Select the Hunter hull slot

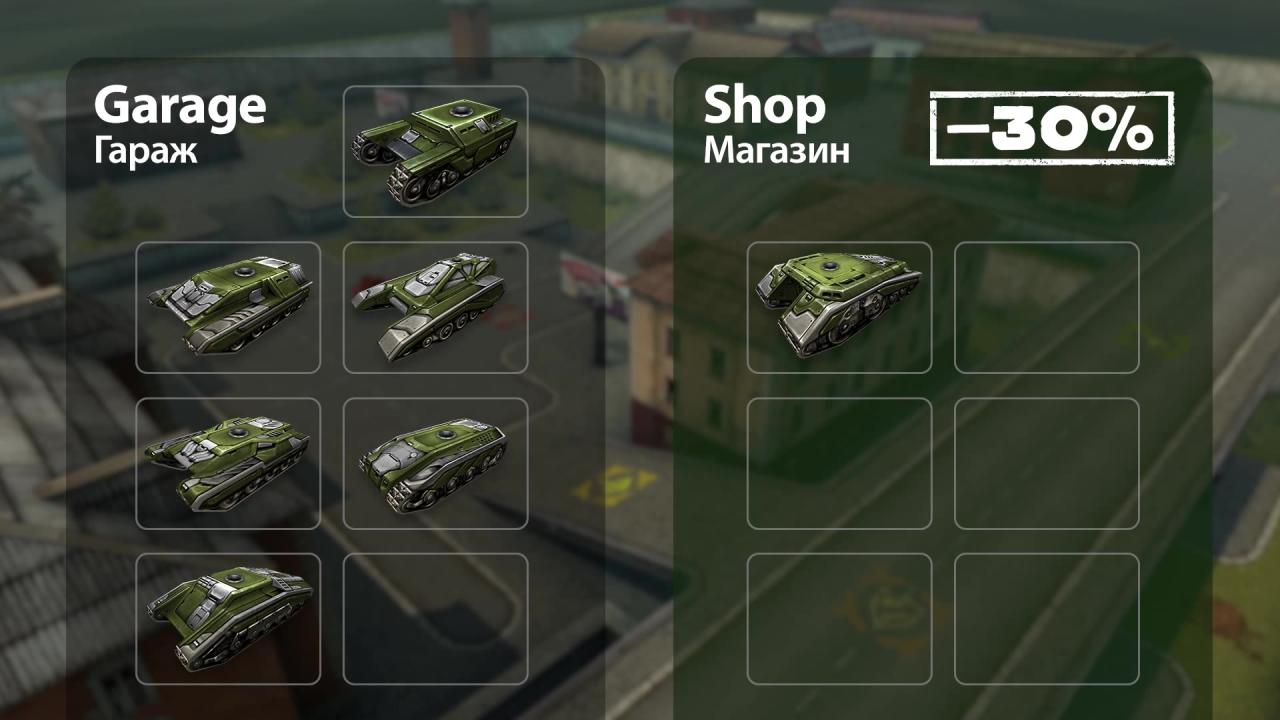[x=228, y=618]
